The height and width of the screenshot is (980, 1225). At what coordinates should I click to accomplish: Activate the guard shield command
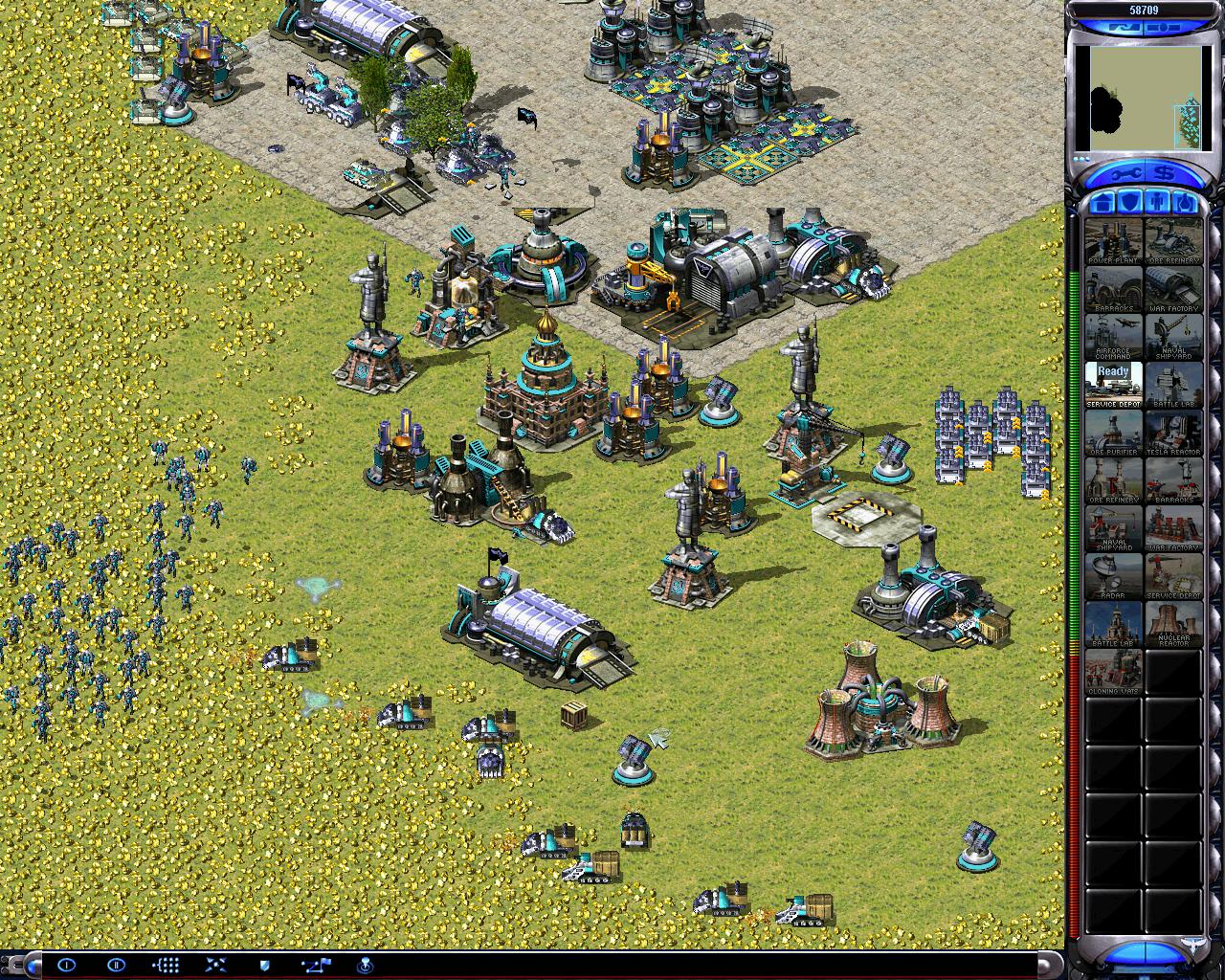[x=265, y=965]
